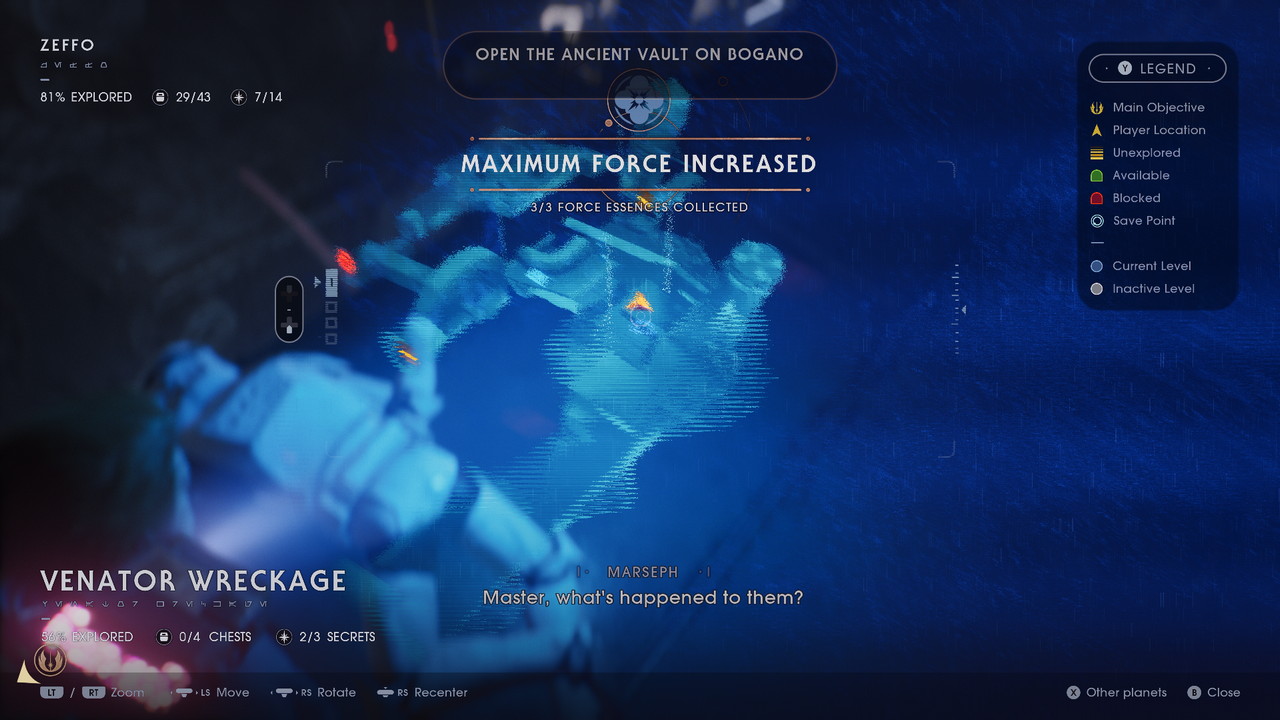Screen dimensions: 1280x720
Task: Choose the Current Level legend entry
Action: (1151, 266)
